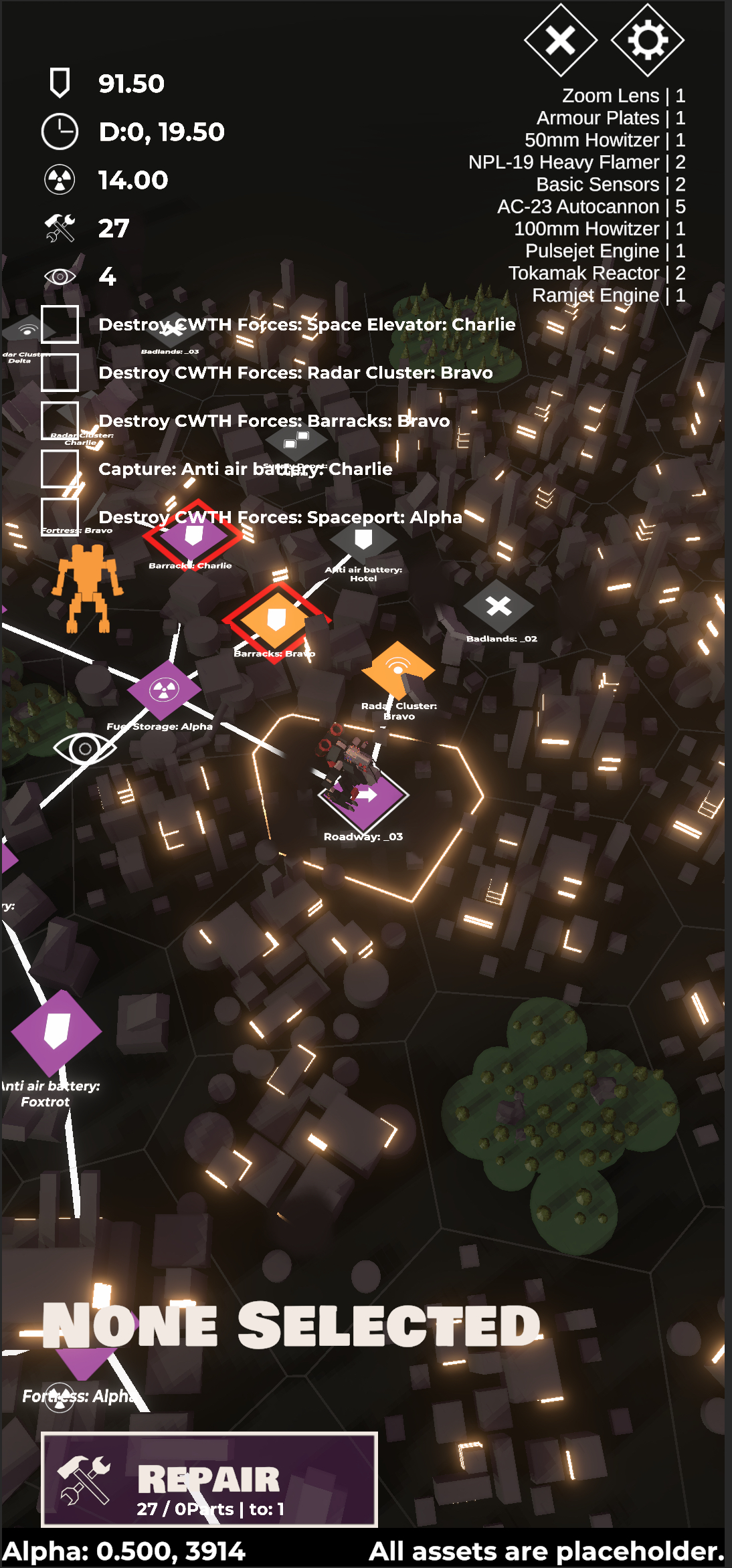Select the AC-23 Autocannon inventory entry

pyautogui.click(x=591, y=207)
